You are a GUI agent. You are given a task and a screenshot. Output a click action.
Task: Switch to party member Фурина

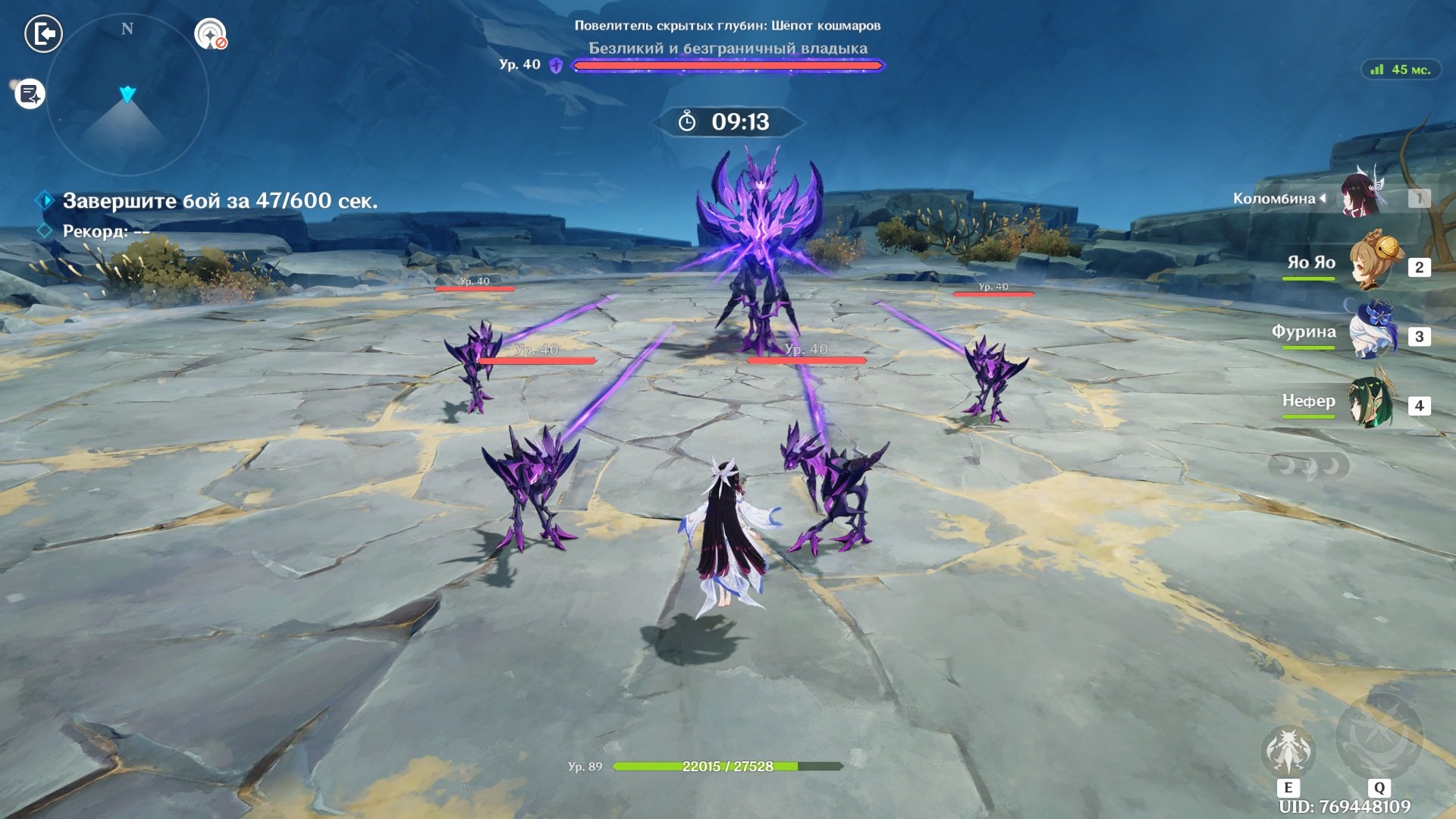(1374, 332)
